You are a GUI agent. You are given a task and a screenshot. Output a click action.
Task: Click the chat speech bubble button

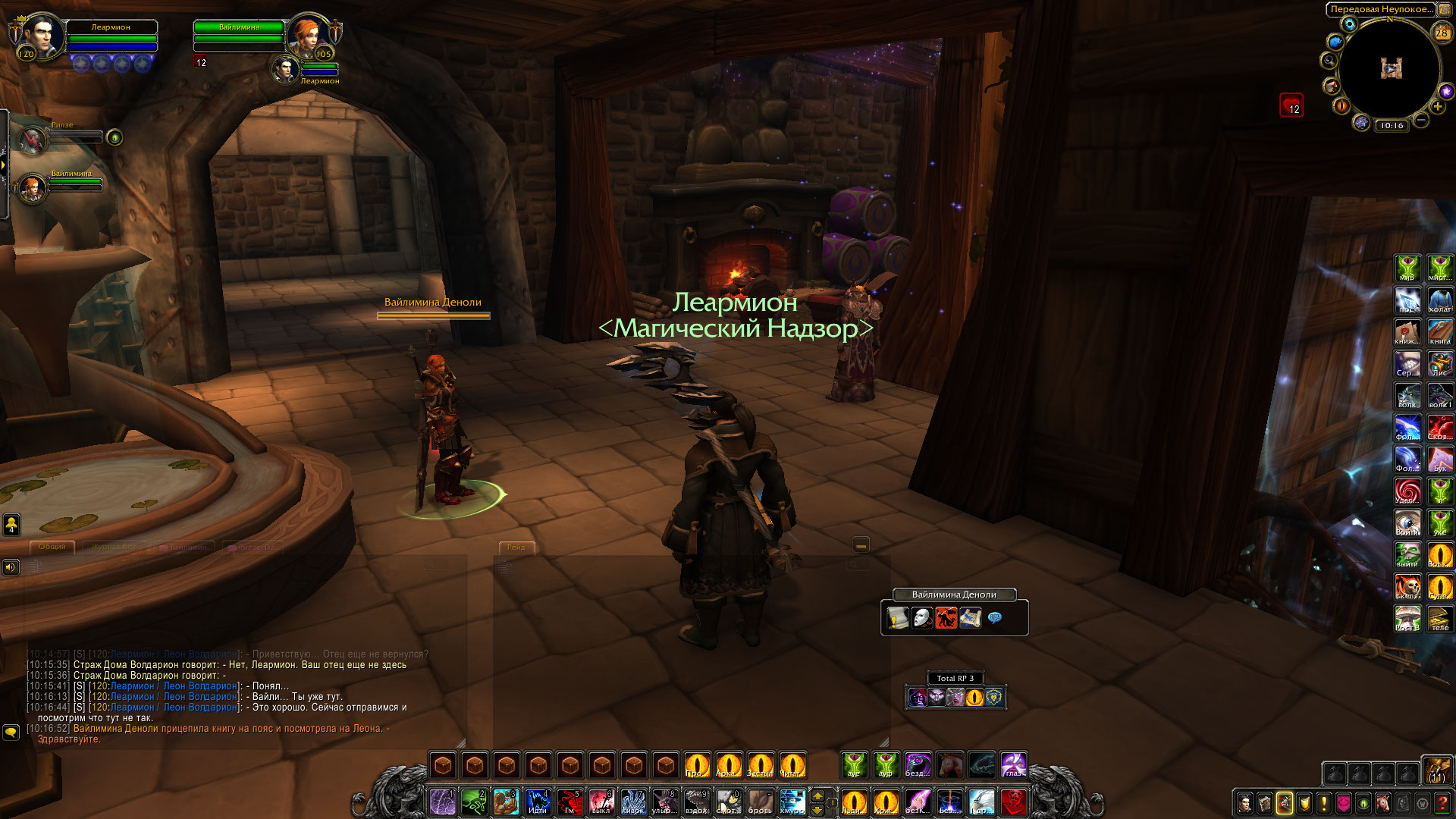(11, 733)
